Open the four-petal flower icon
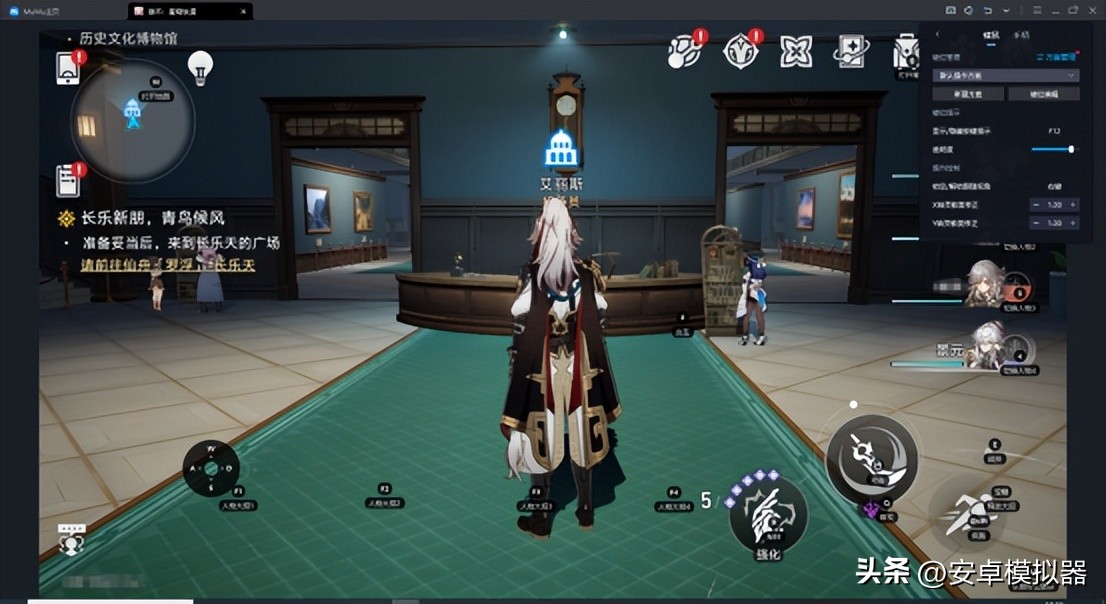 (x=796, y=50)
